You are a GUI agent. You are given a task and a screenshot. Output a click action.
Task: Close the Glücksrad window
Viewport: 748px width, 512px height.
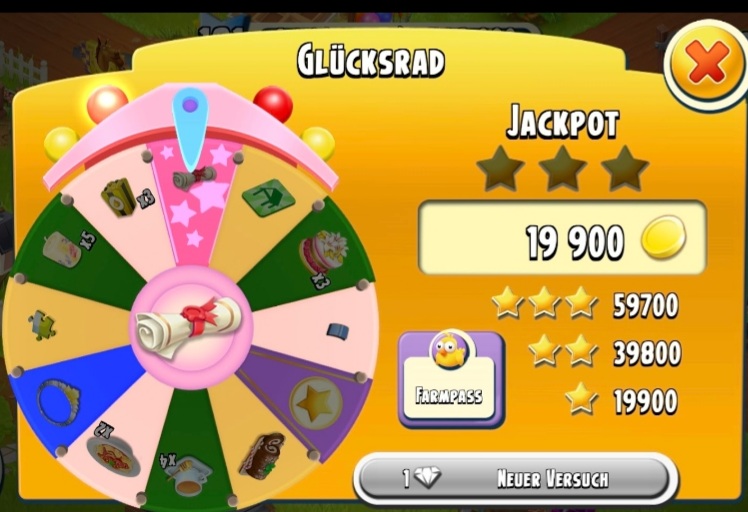tap(707, 66)
